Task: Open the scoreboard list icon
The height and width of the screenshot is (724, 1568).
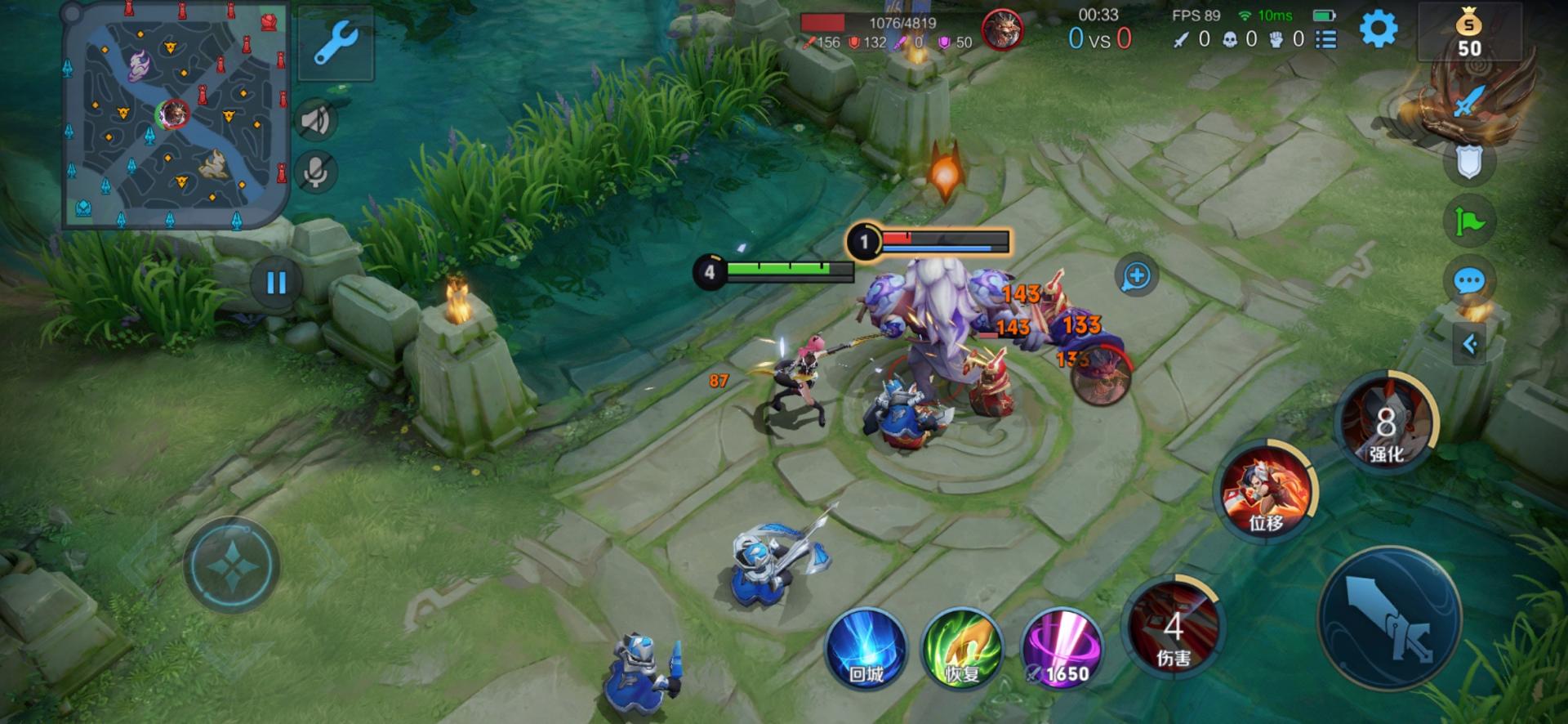Action: [x=1326, y=39]
